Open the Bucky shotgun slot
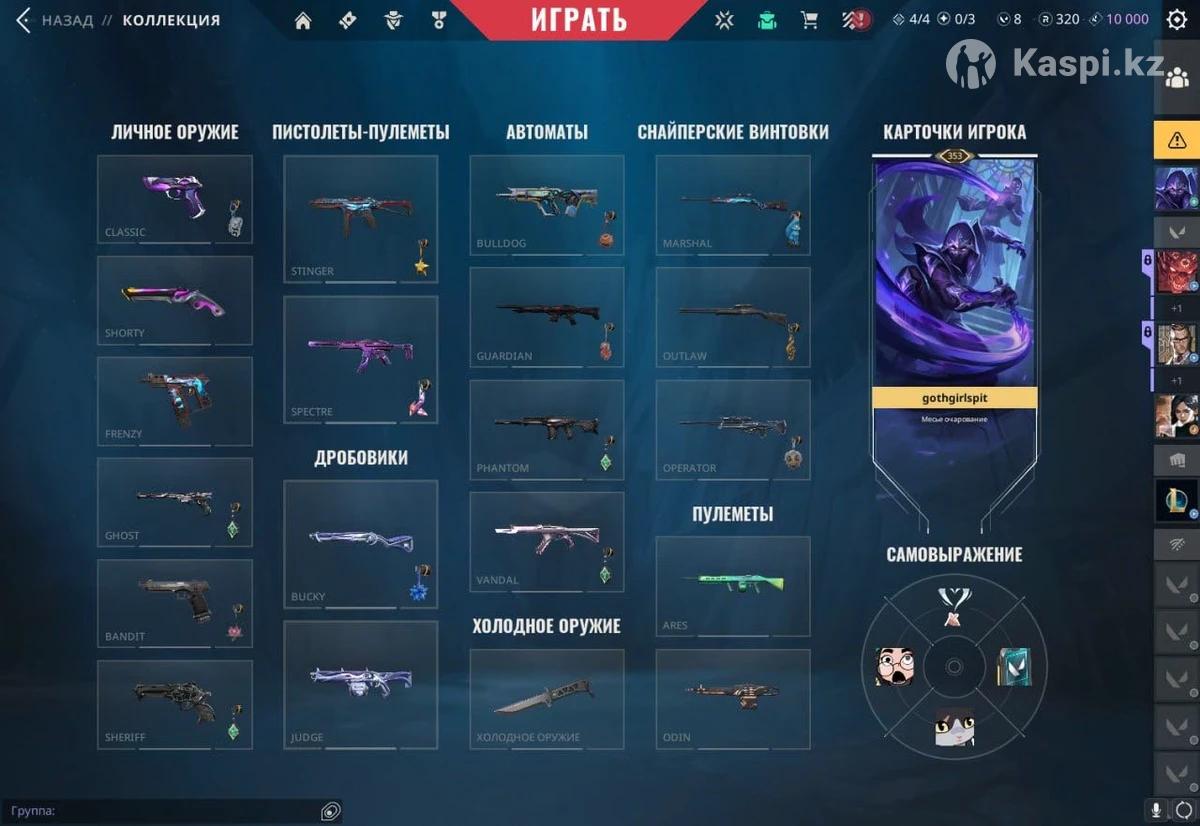Image resolution: width=1200 pixels, height=826 pixels. pyautogui.click(x=360, y=544)
